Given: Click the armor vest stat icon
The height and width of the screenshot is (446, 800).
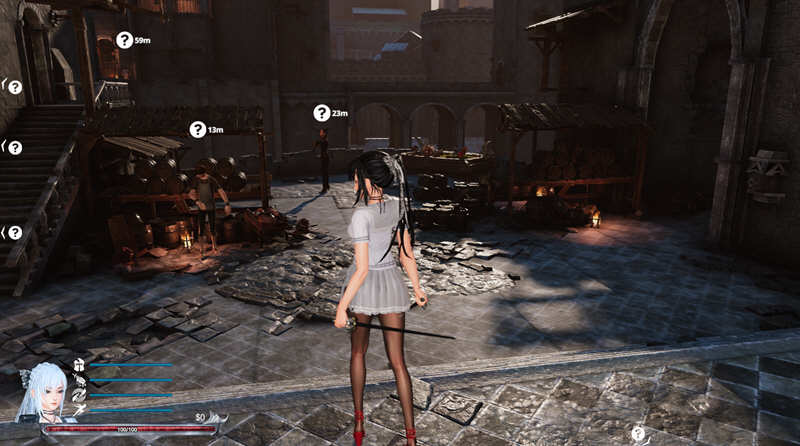Looking at the screenshot, I should tap(79, 365).
